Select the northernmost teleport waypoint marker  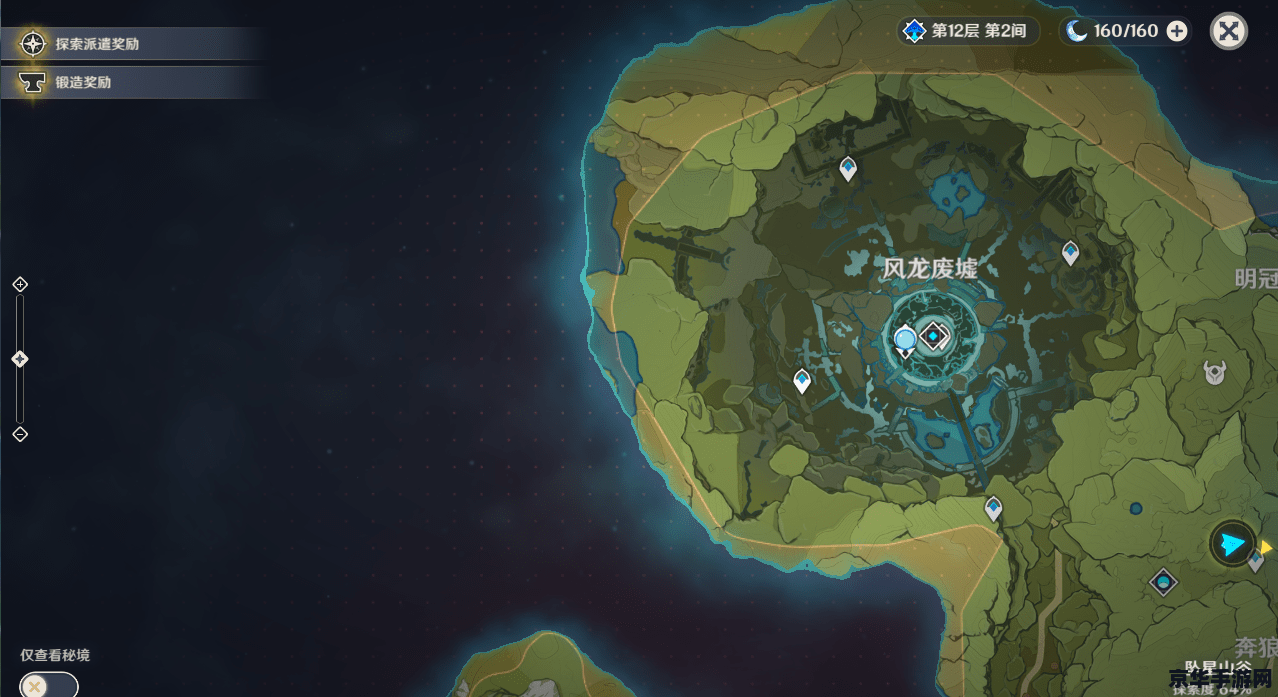(848, 168)
